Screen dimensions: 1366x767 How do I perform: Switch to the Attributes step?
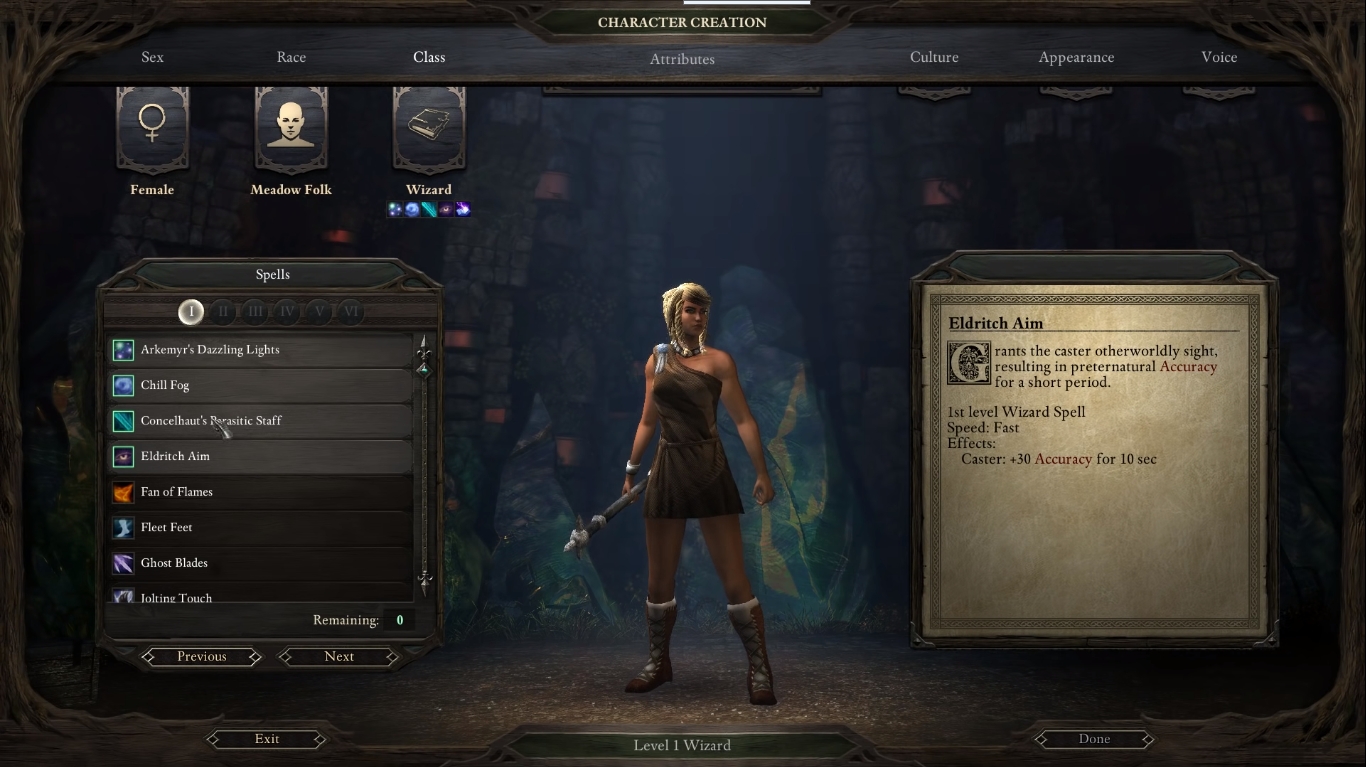pos(682,59)
